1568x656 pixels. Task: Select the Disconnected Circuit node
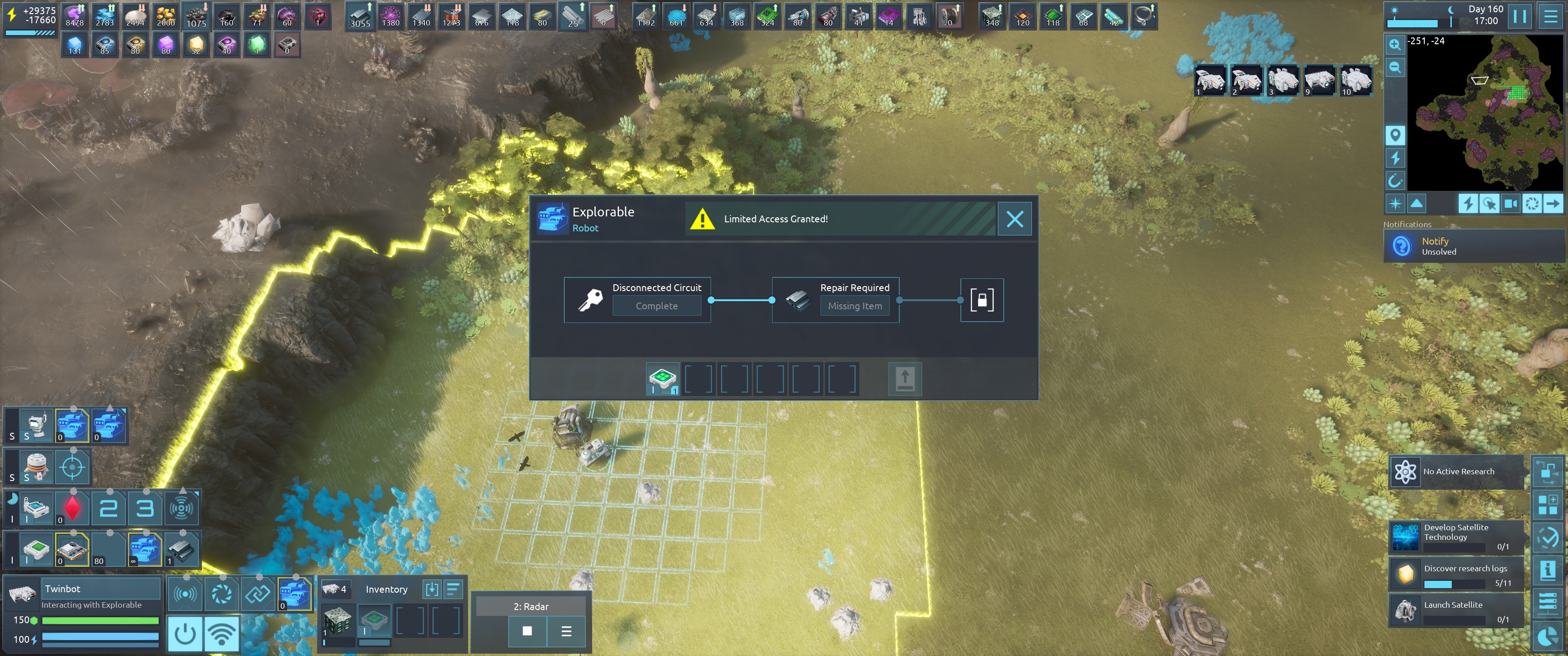(637, 299)
